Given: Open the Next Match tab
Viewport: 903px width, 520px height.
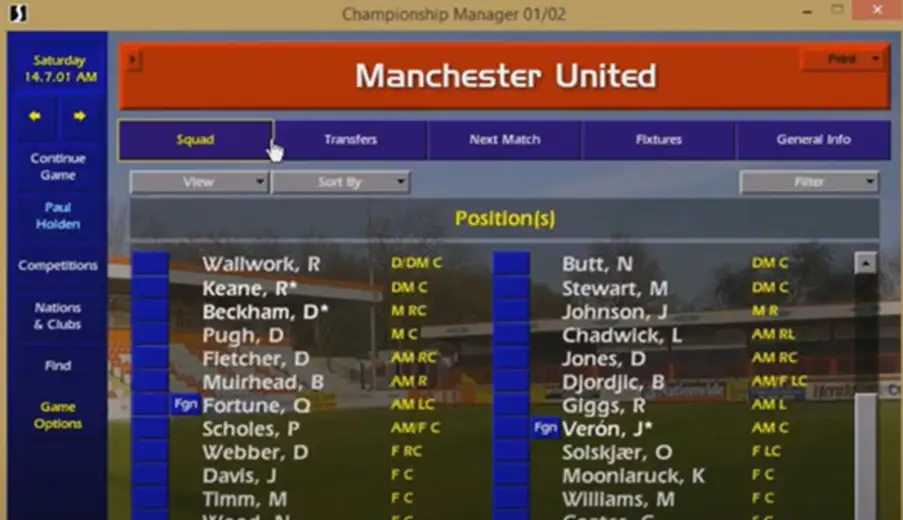Looking at the screenshot, I should point(505,140).
